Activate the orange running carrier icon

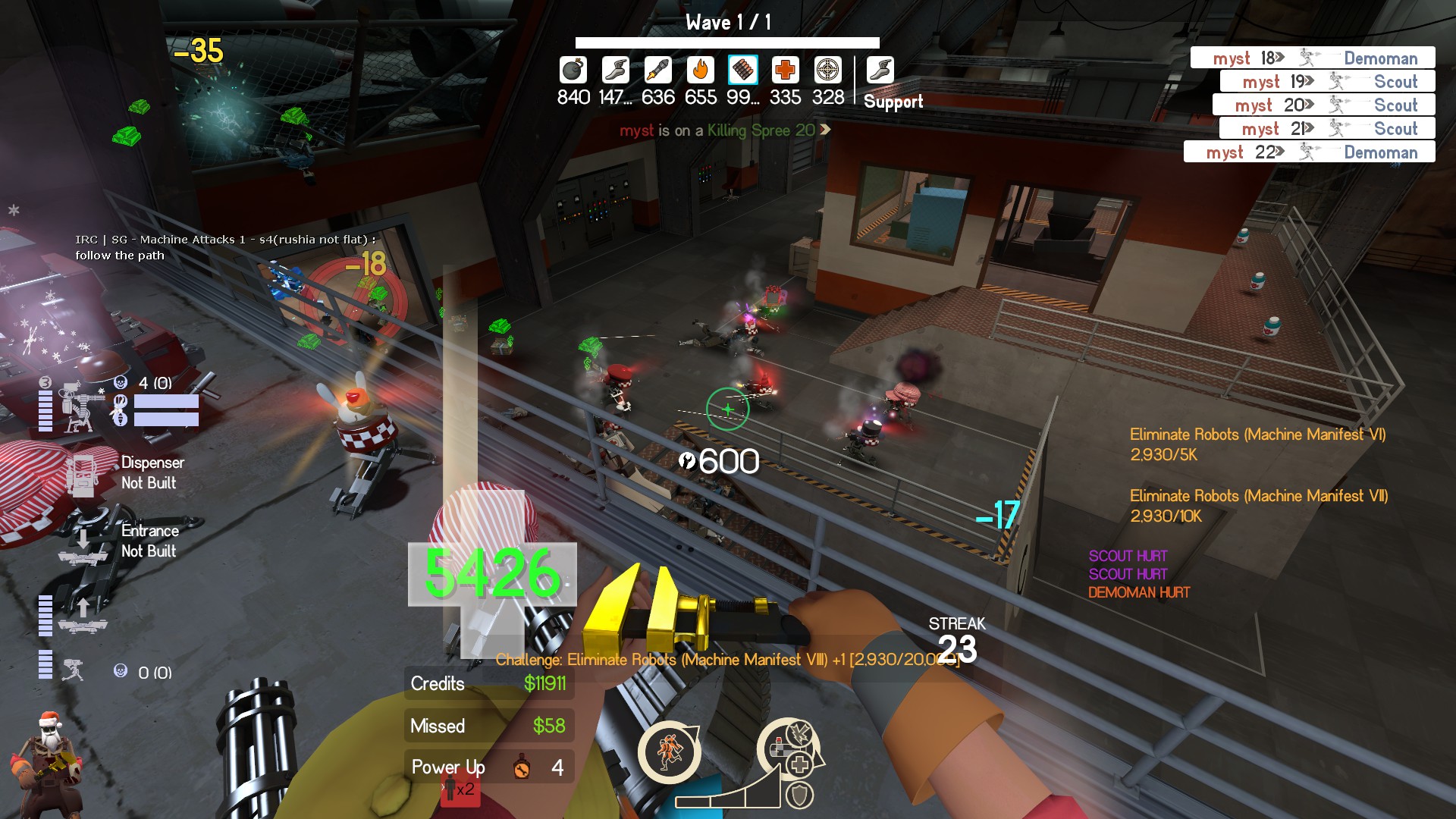[669, 752]
